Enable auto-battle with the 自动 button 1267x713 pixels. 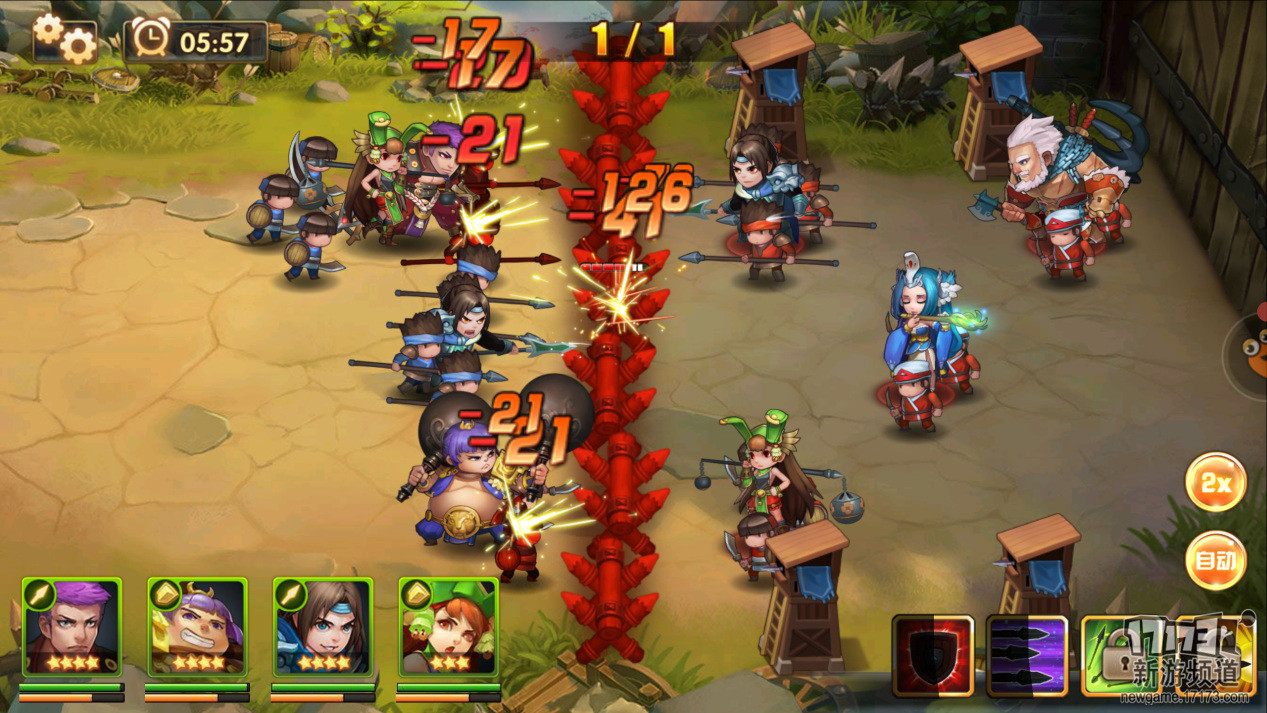(1215, 561)
